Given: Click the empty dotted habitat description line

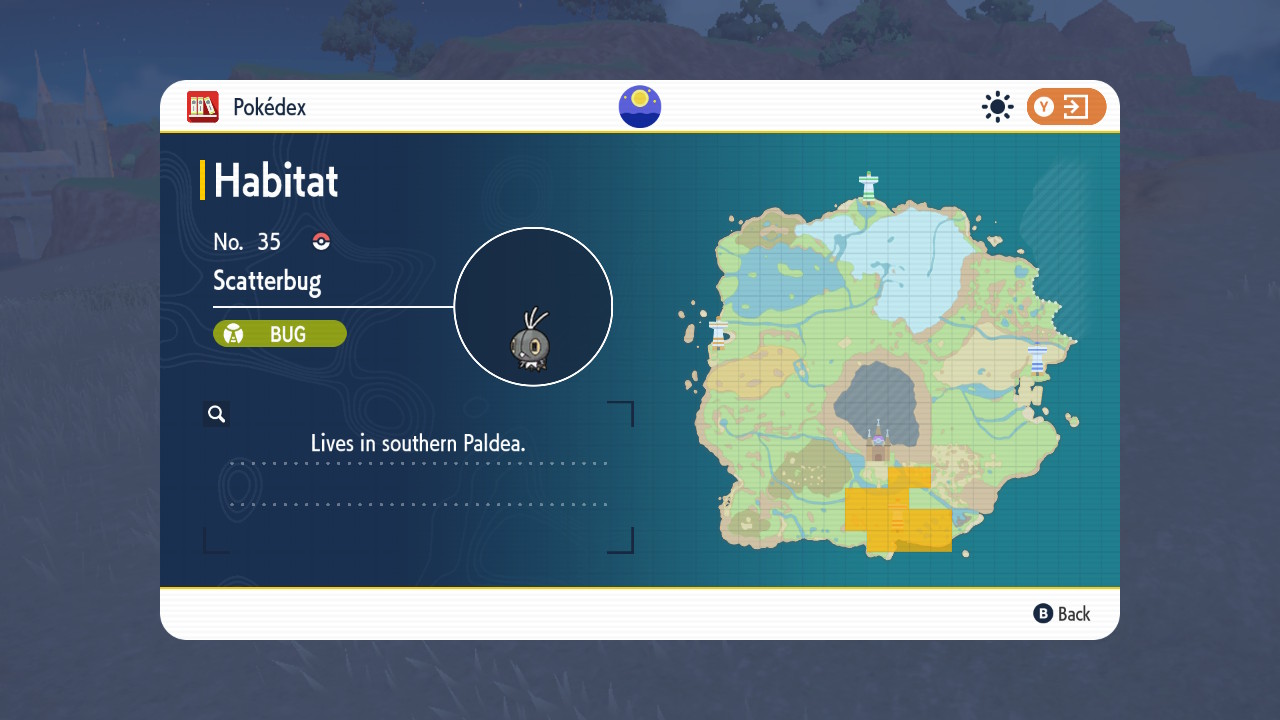Looking at the screenshot, I should pyautogui.click(x=419, y=503).
